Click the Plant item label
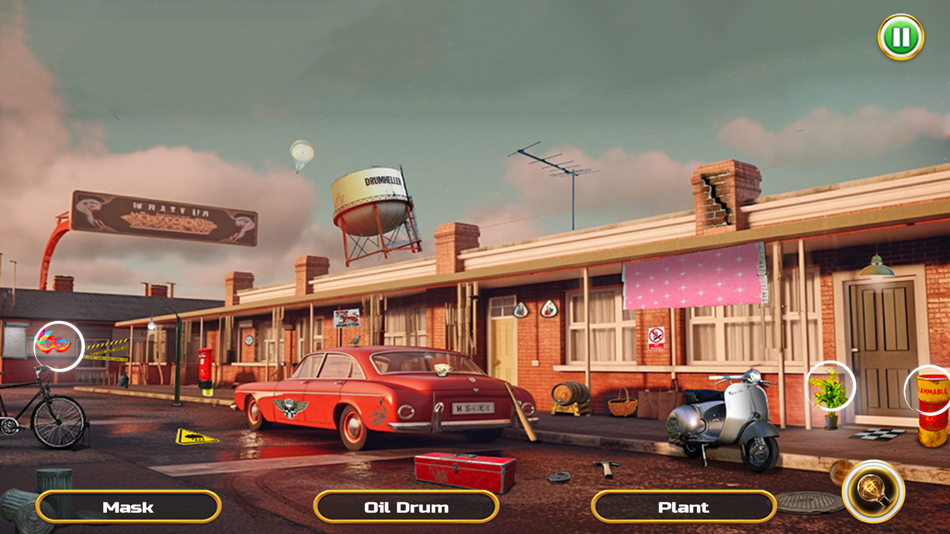 tap(683, 507)
